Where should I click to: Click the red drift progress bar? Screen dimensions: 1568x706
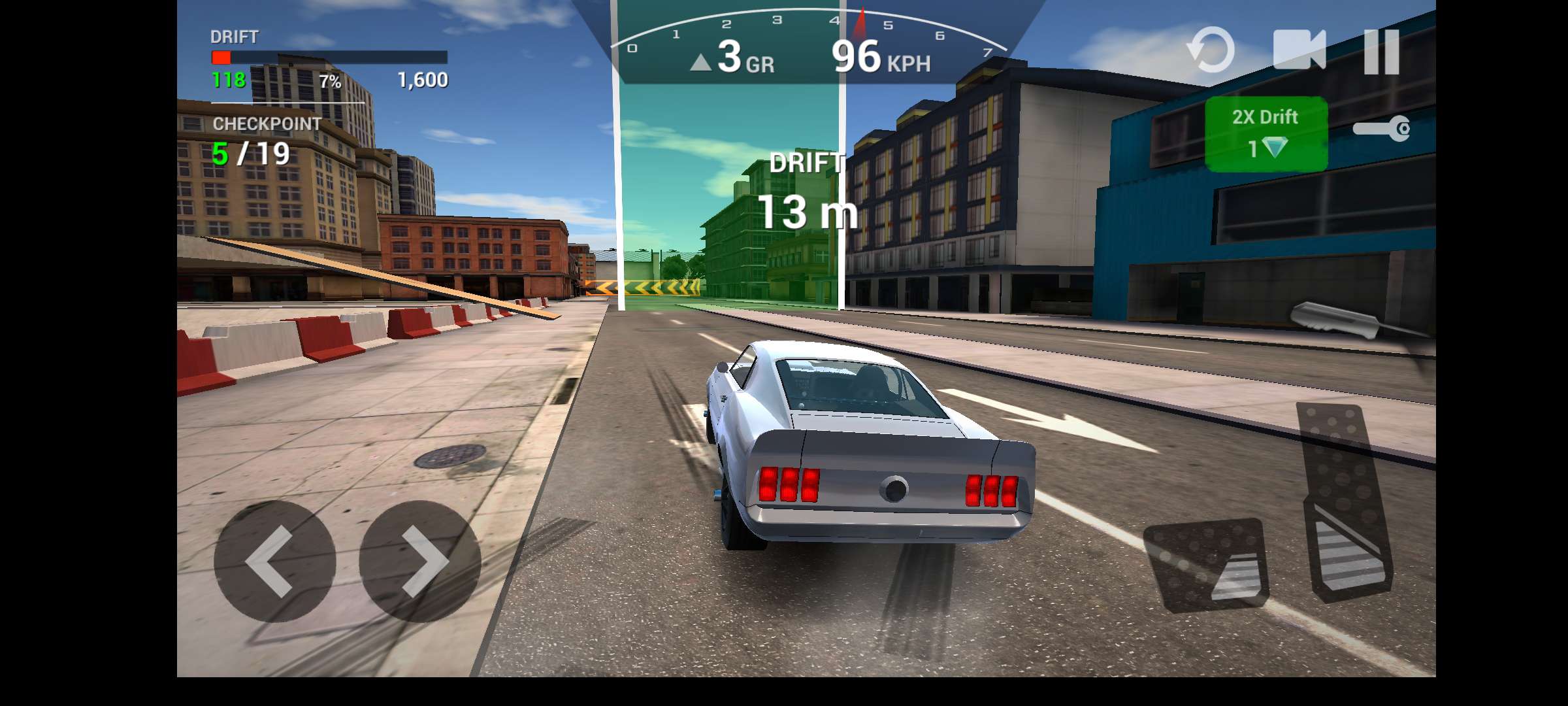221,58
